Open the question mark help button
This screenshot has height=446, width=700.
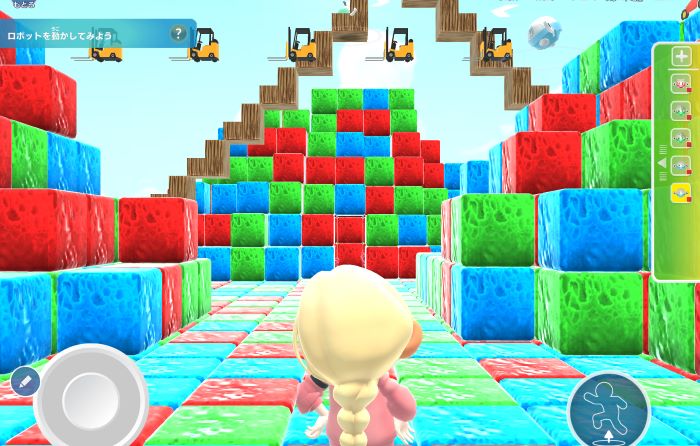coord(178,33)
